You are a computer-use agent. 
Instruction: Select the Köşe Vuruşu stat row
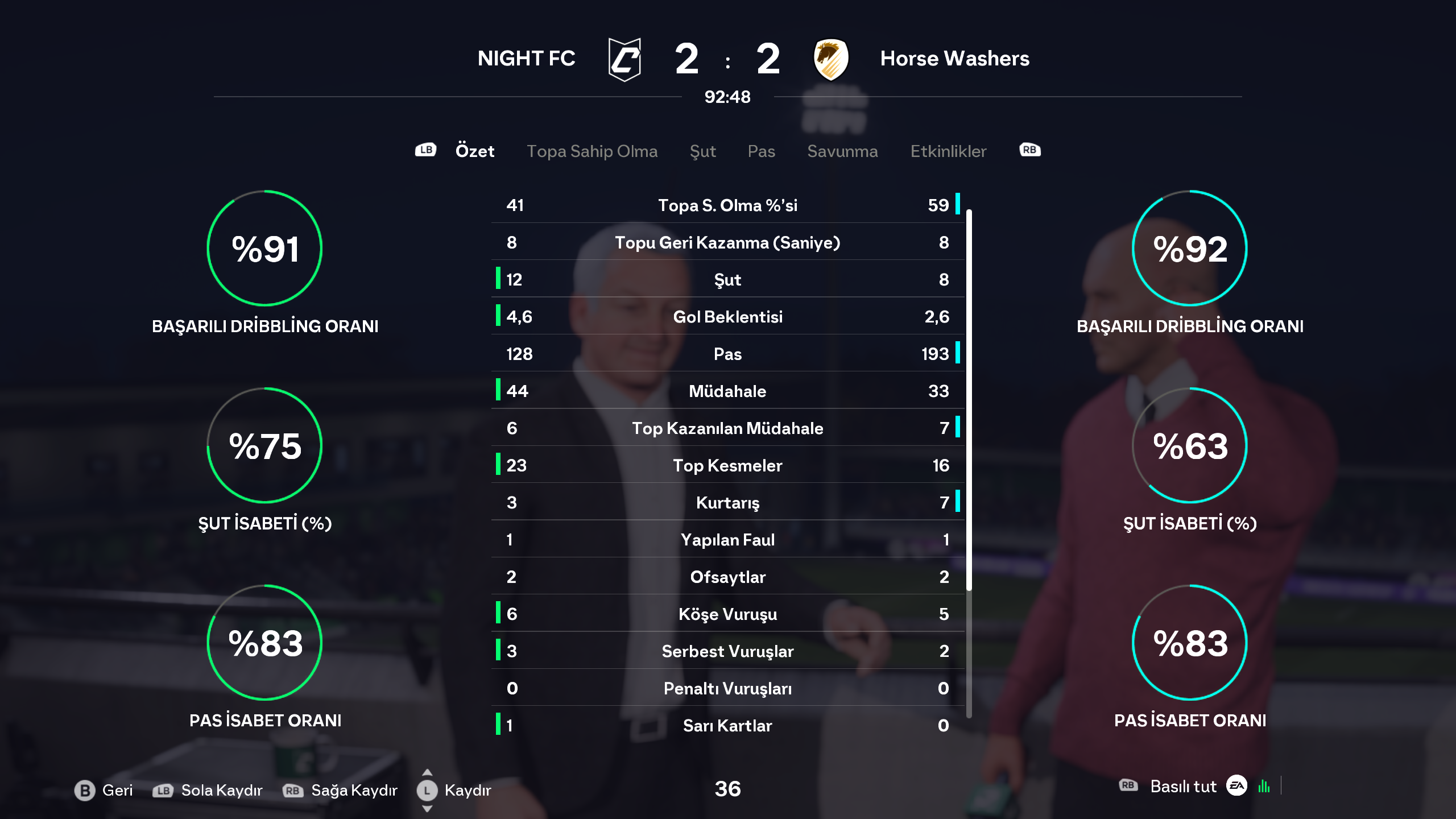[727, 614]
